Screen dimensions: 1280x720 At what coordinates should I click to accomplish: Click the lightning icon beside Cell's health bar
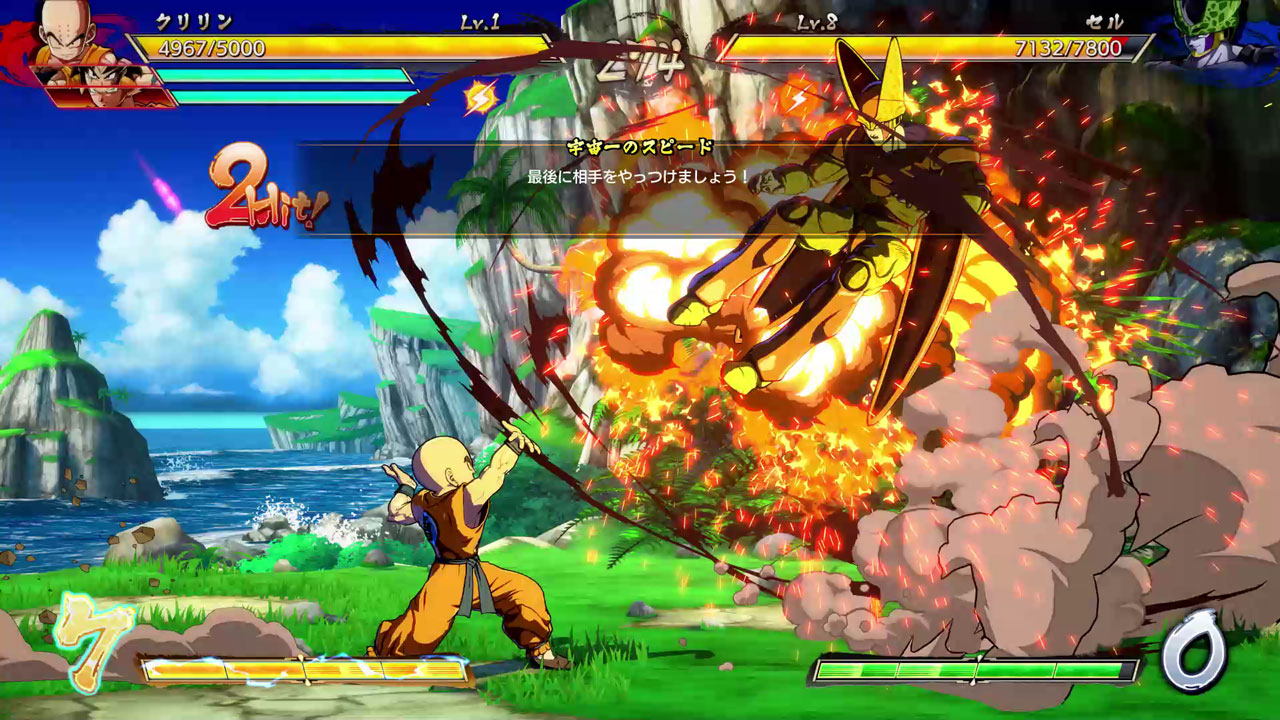[x=799, y=98]
